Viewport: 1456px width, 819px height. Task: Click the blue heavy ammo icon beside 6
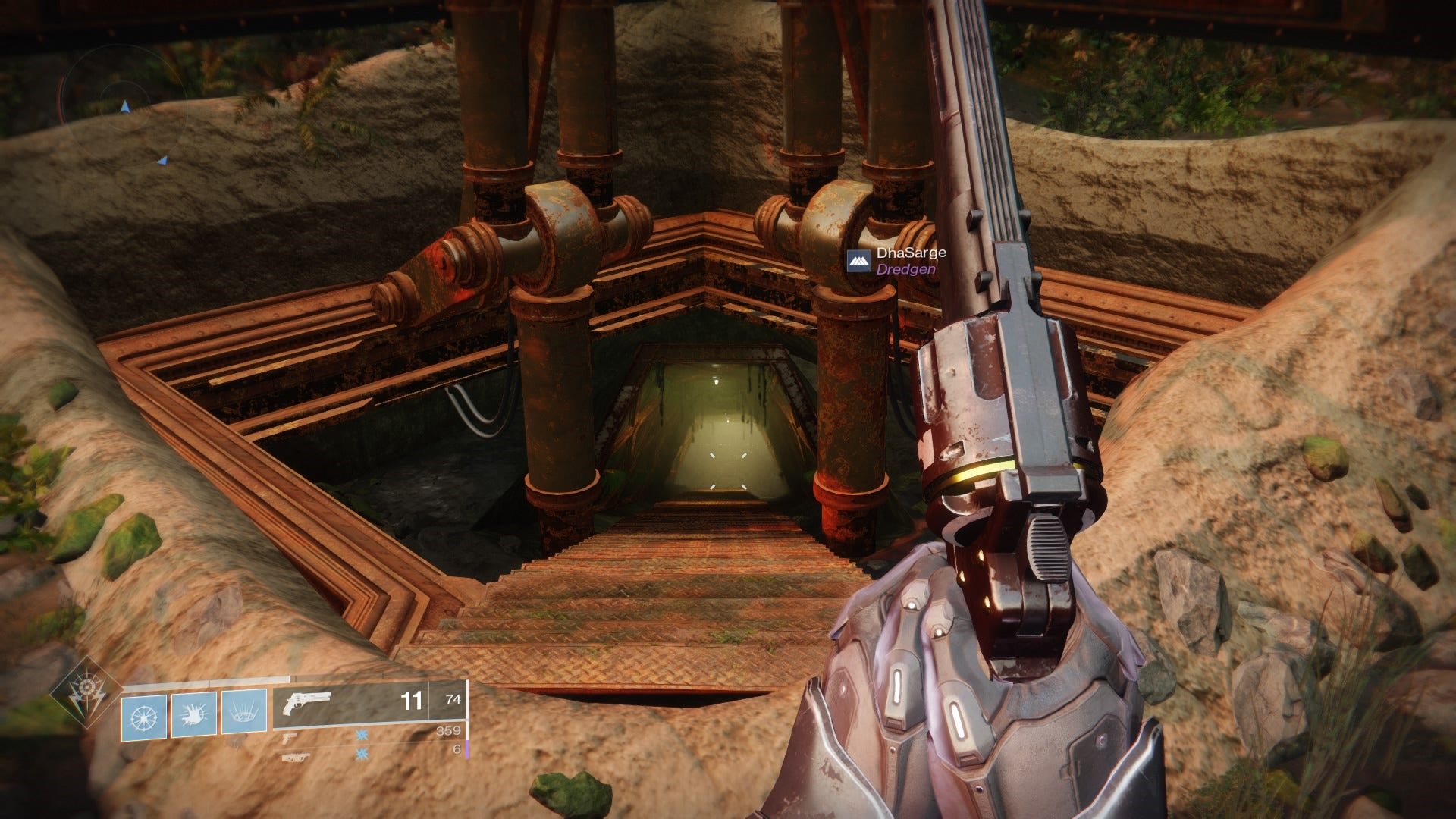point(361,753)
